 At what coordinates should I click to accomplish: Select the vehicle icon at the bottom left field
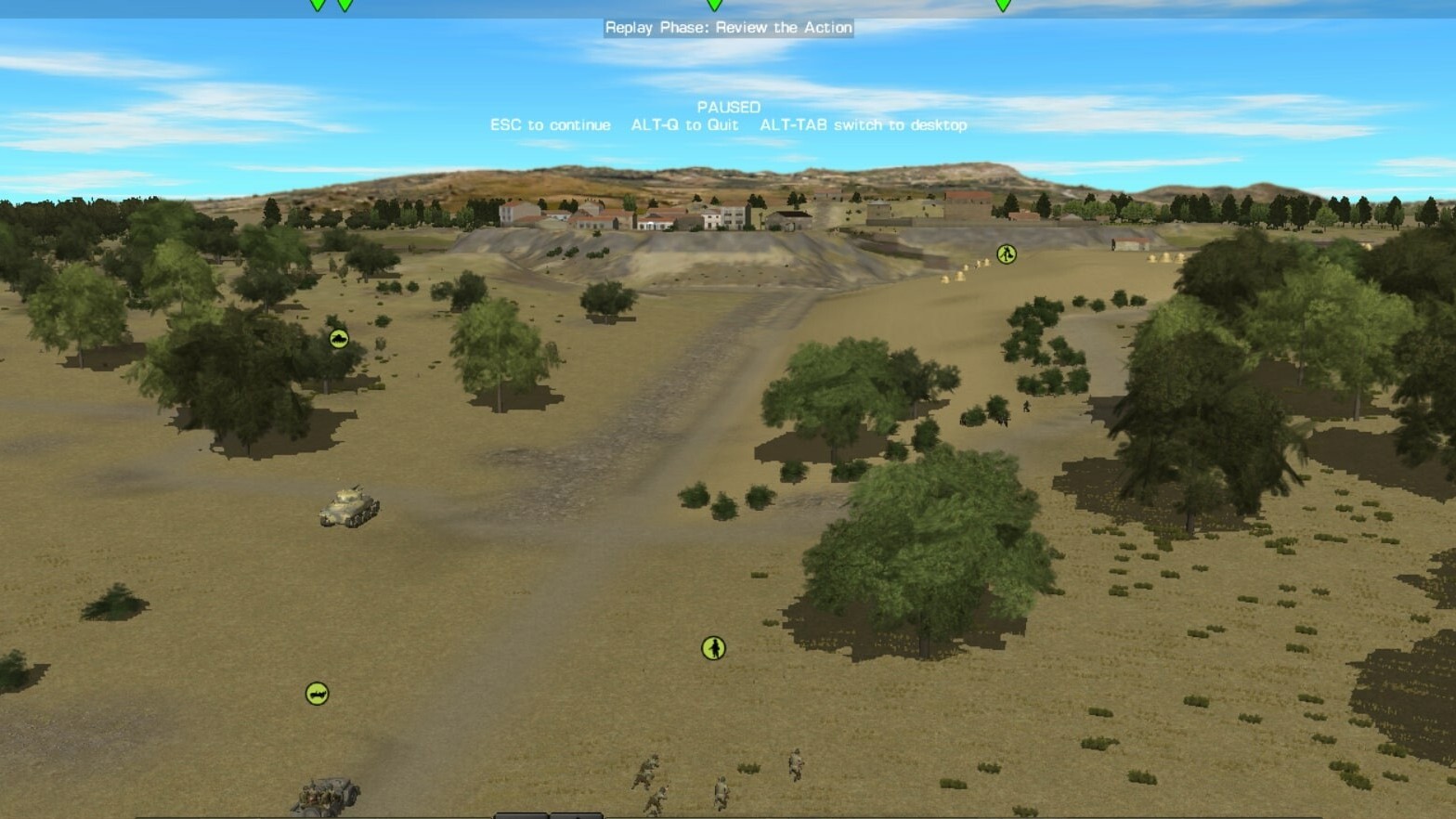pos(317,694)
